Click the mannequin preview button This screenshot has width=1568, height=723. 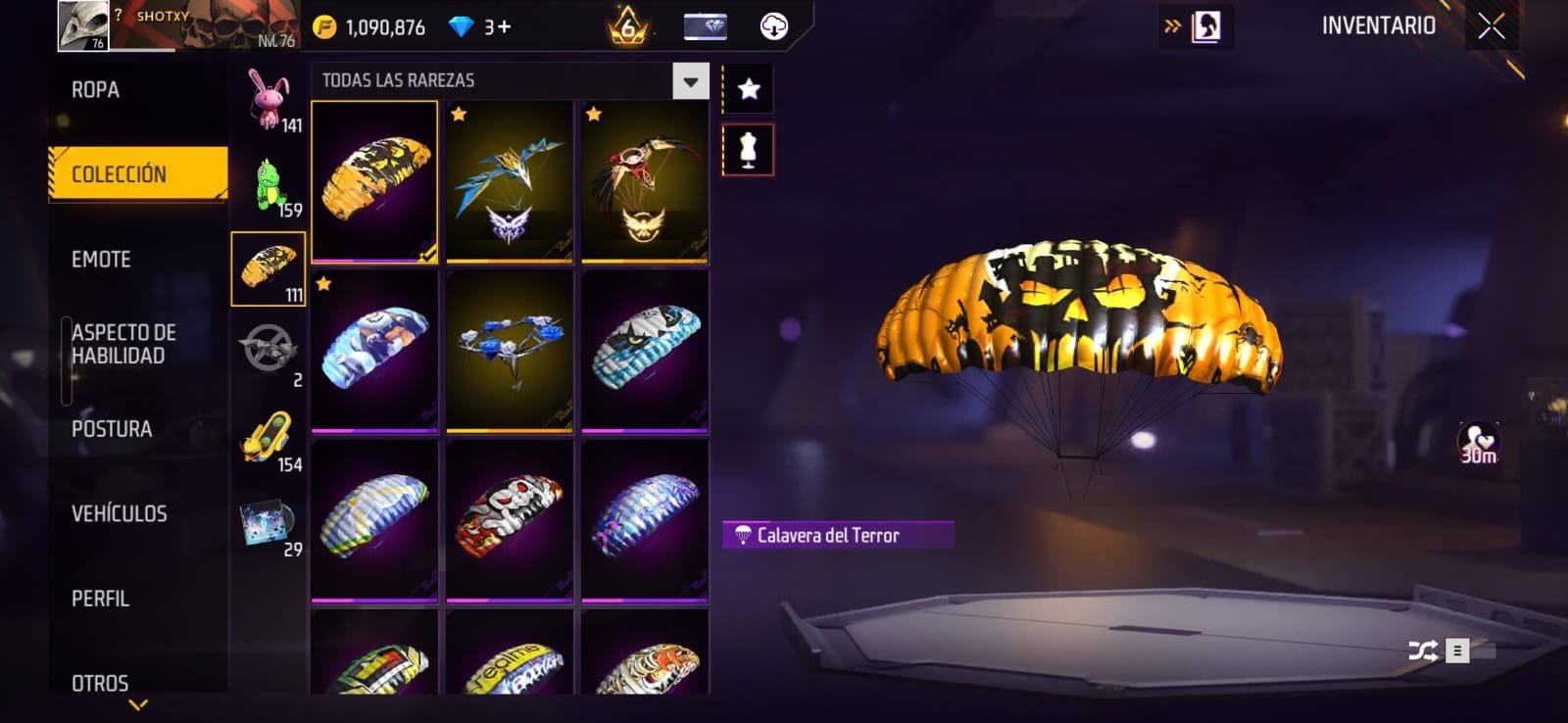(748, 150)
